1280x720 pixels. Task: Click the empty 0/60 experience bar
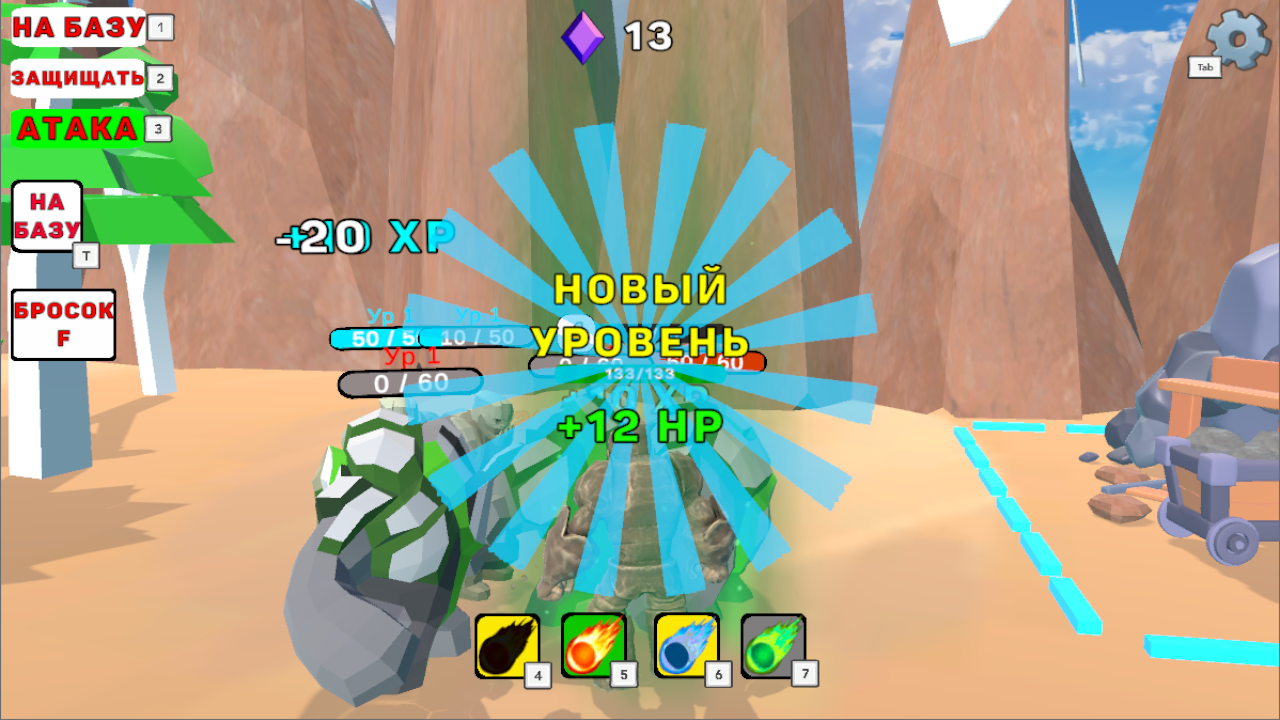tap(410, 383)
